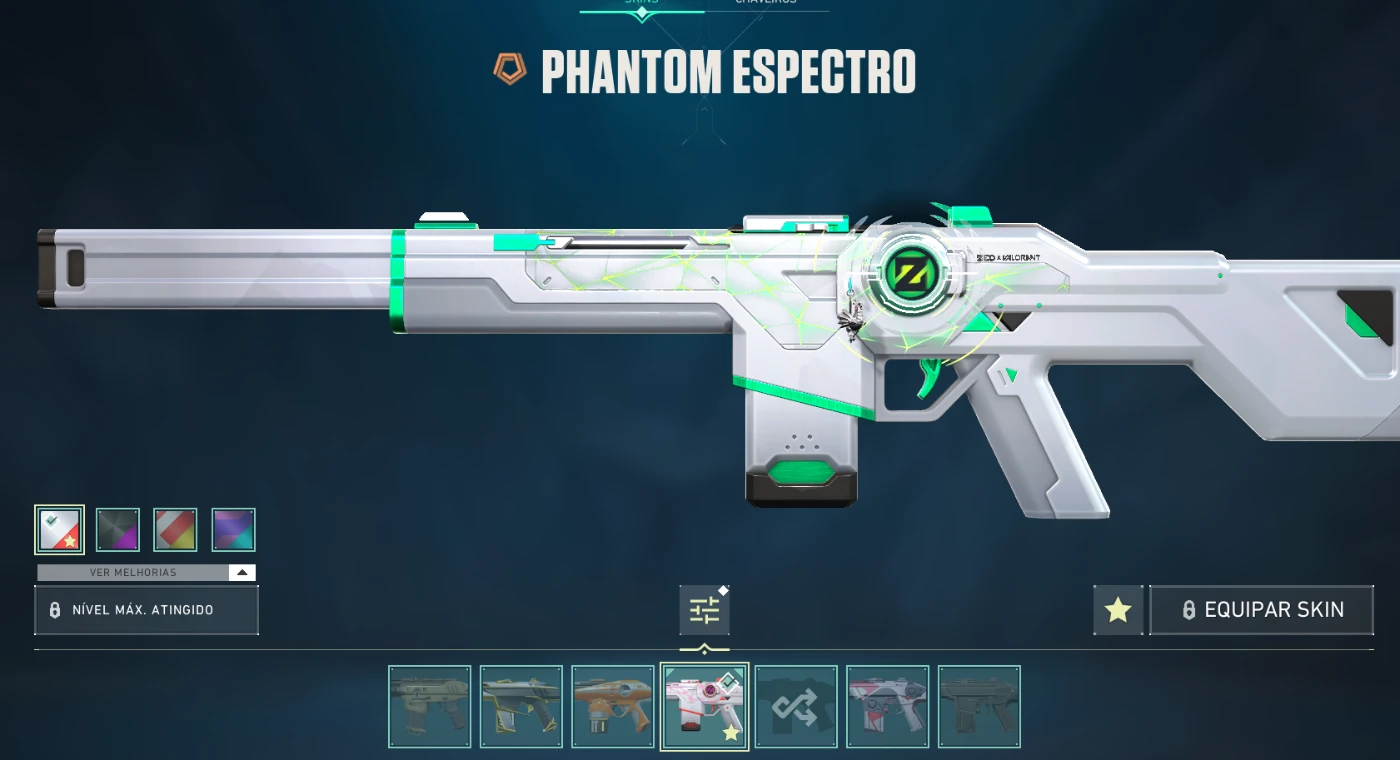
Task: Toggle selection of the purple-blue variant swatch
Action: coord(234,529)
